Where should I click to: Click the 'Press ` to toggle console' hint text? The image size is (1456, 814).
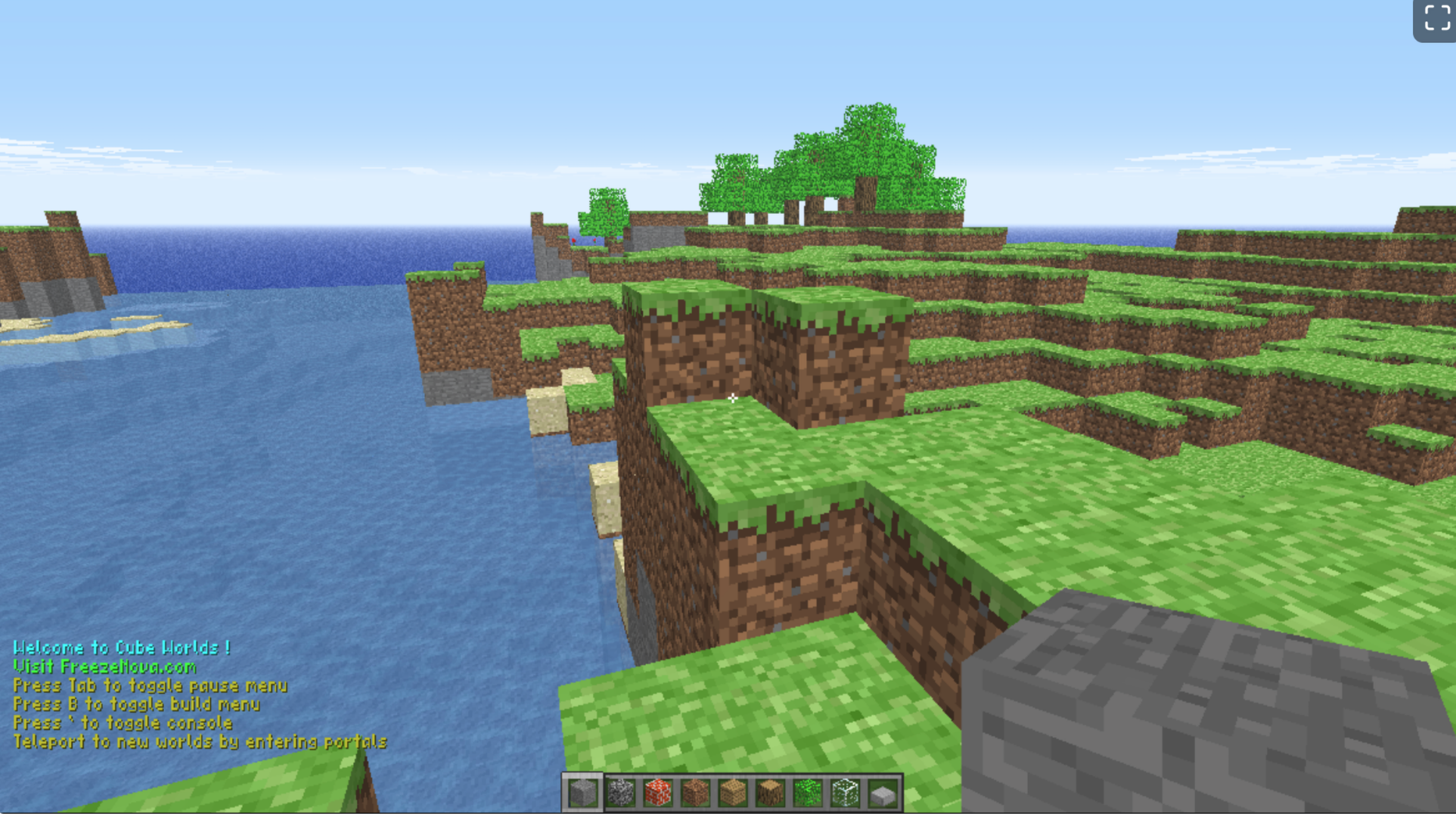[123, 724]
